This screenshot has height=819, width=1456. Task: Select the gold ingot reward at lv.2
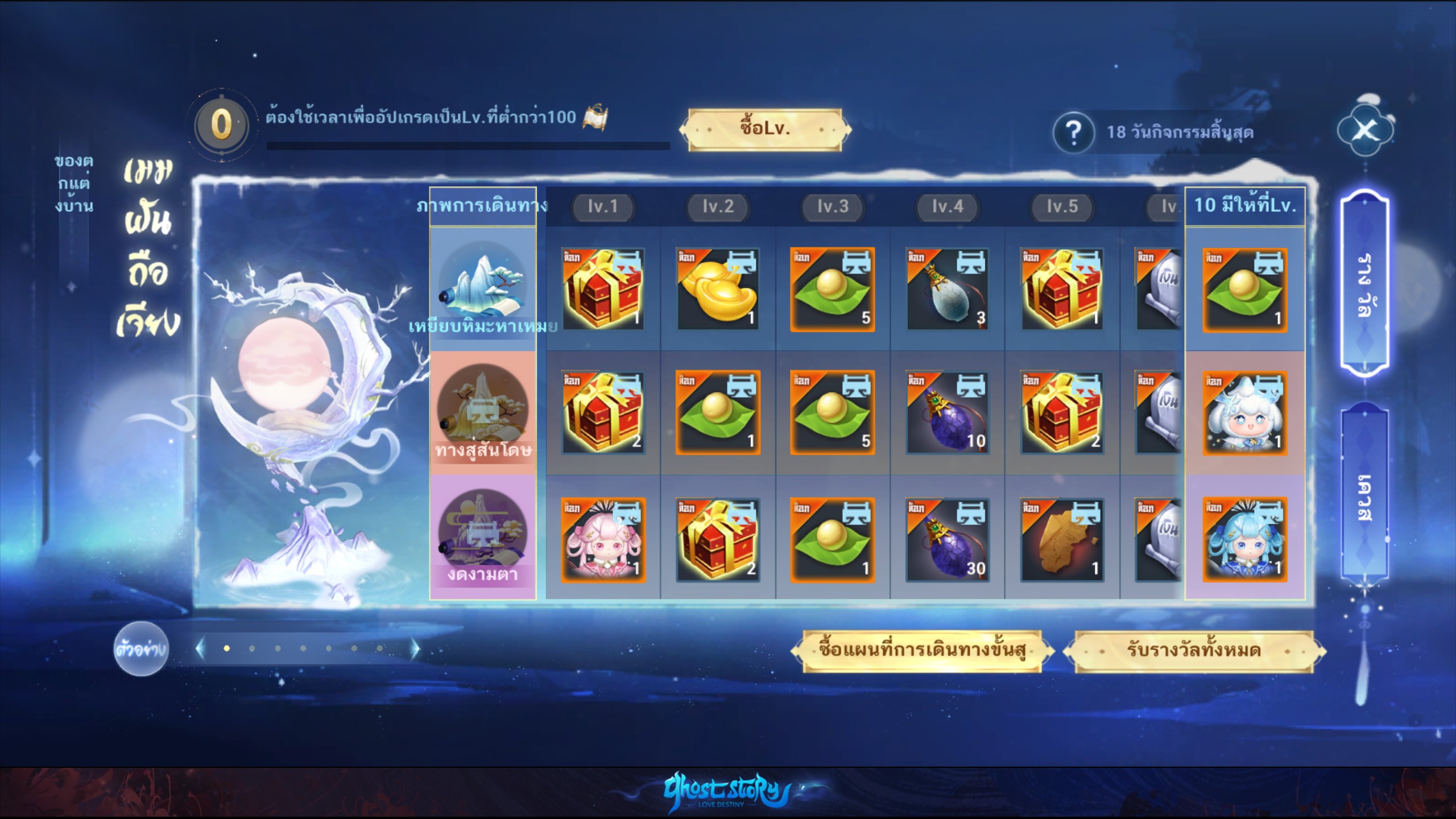point(717,289)
